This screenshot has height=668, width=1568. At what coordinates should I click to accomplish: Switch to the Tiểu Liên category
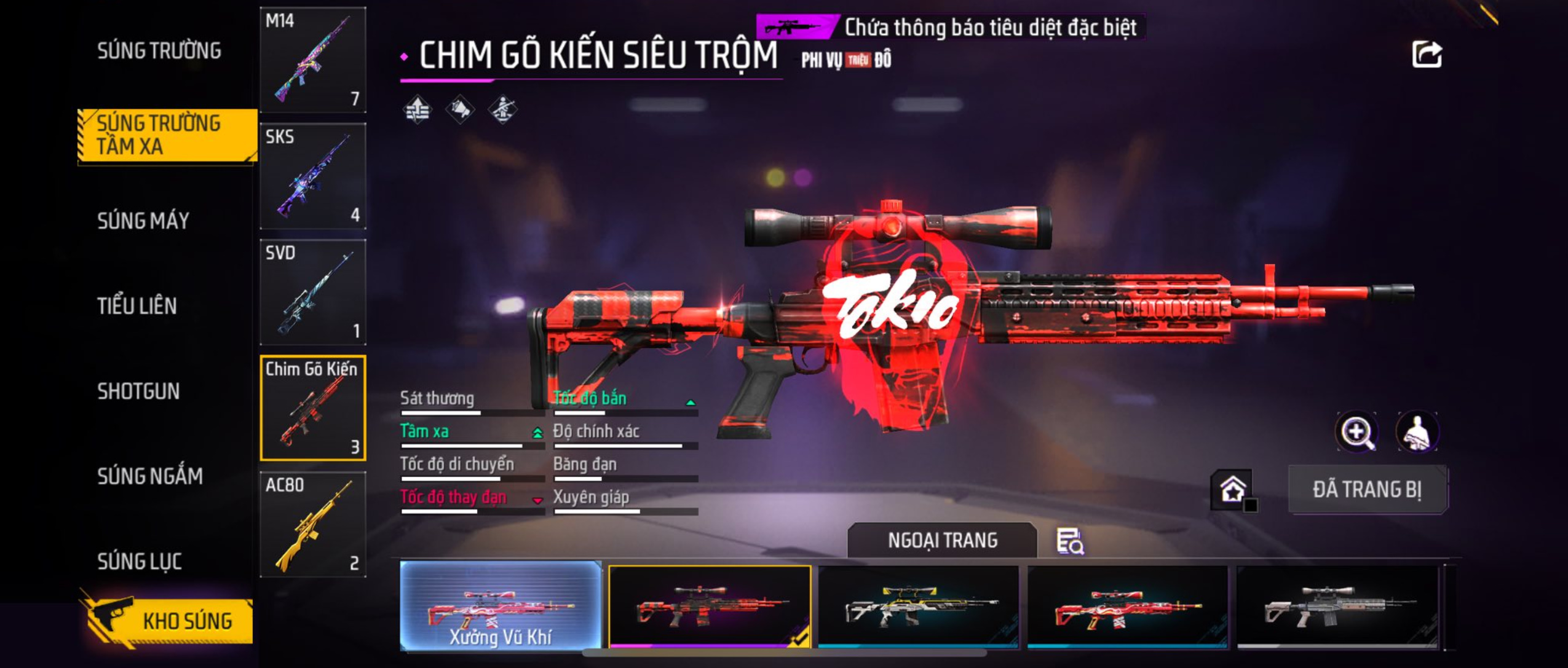pos(137,305)
